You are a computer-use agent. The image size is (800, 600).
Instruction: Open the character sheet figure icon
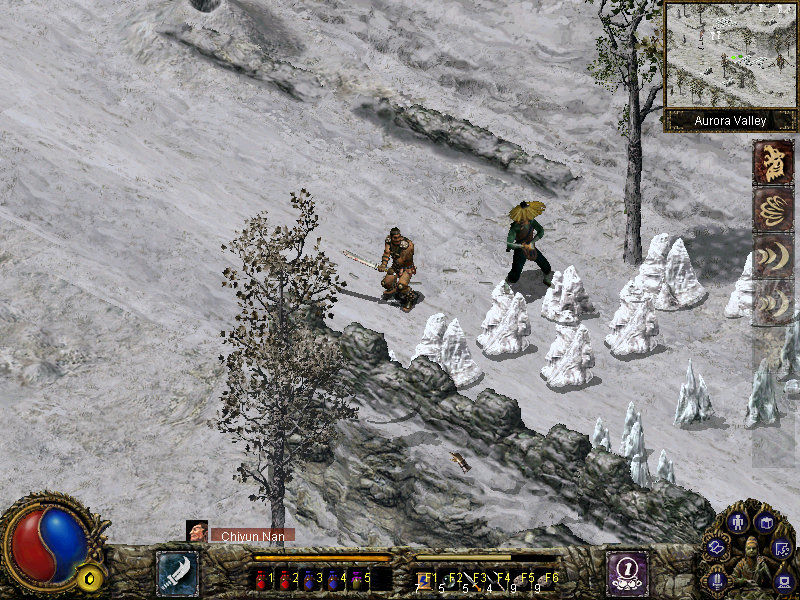click(x=737, y=522)
